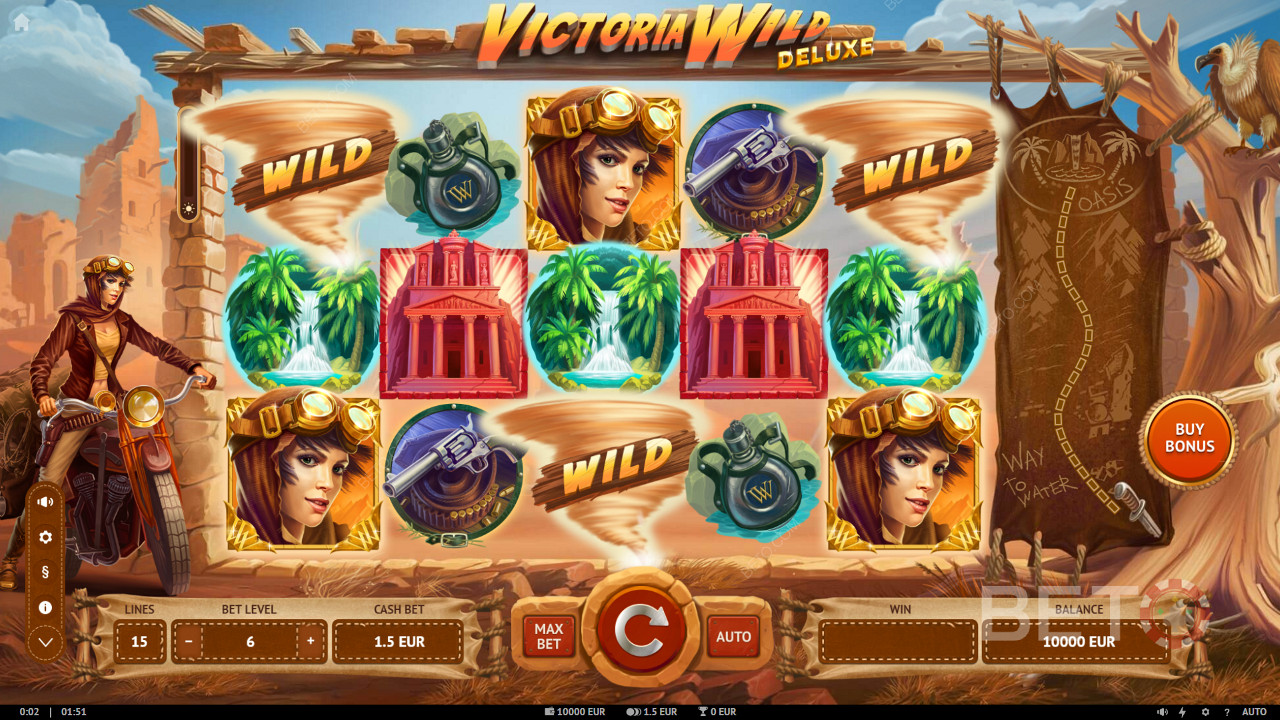View game info via the i icon

pos(45,607)
